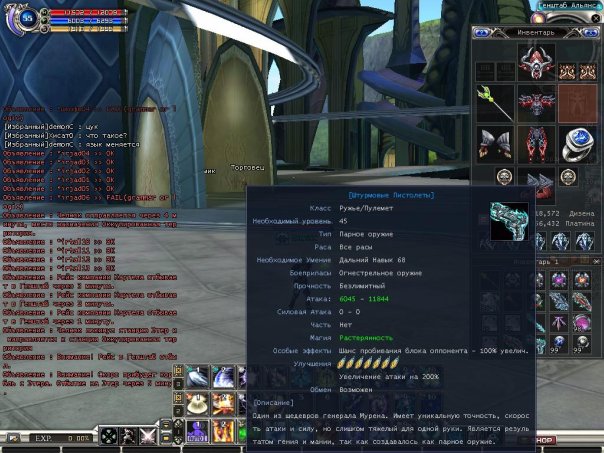Click the equipped gauntlets slot

[493, 141]
